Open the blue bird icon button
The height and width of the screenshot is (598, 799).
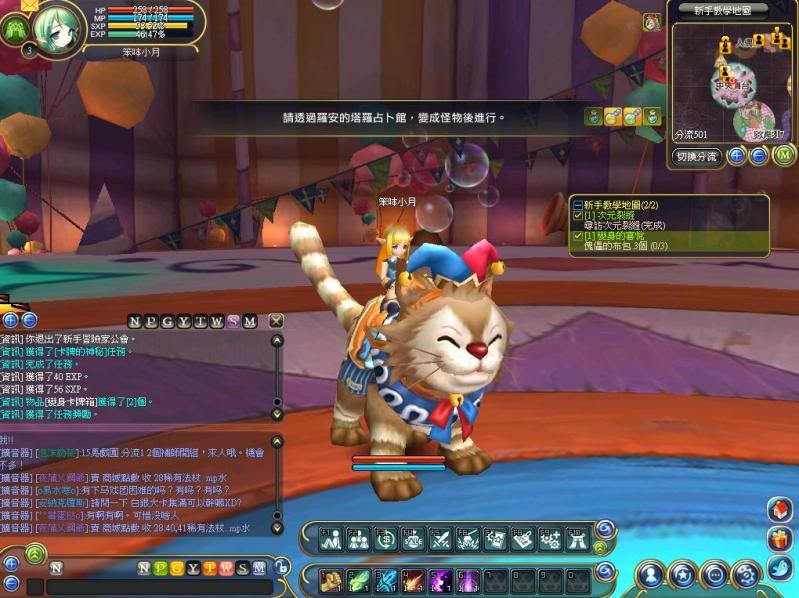coord(780,569)
